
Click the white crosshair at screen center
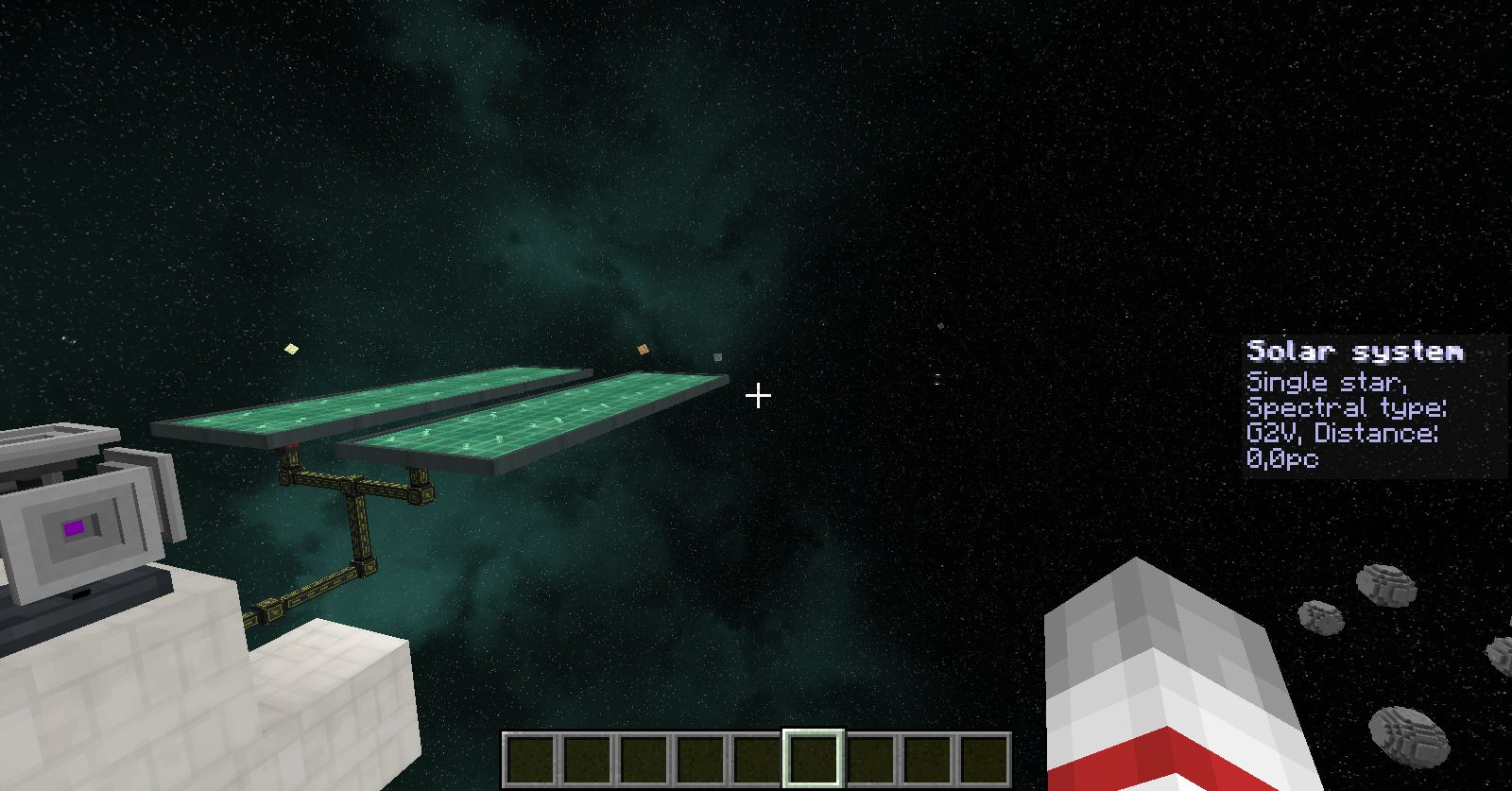758,397
